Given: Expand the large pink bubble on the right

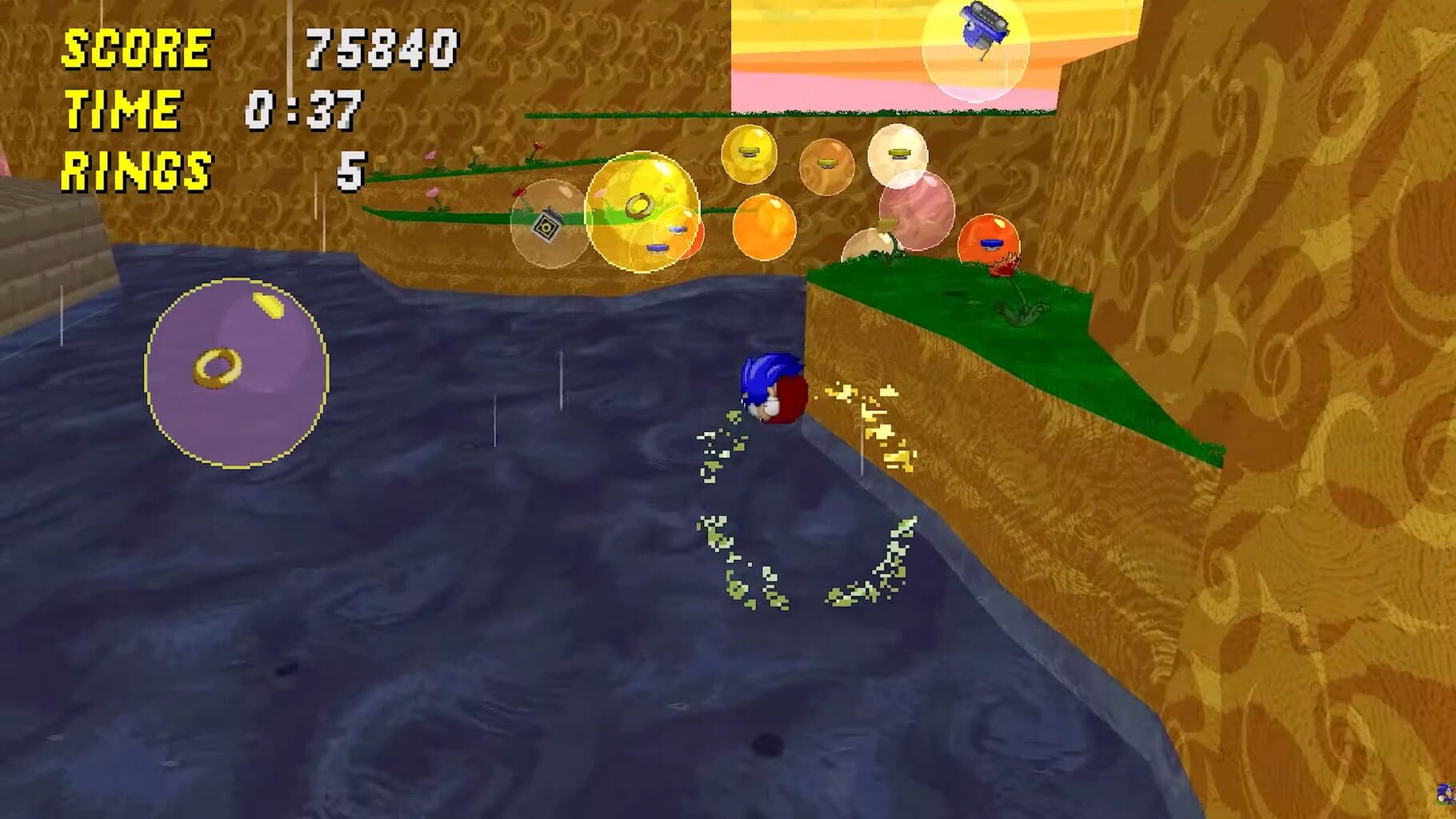Looking at the screenshot, I should (917, 210).
